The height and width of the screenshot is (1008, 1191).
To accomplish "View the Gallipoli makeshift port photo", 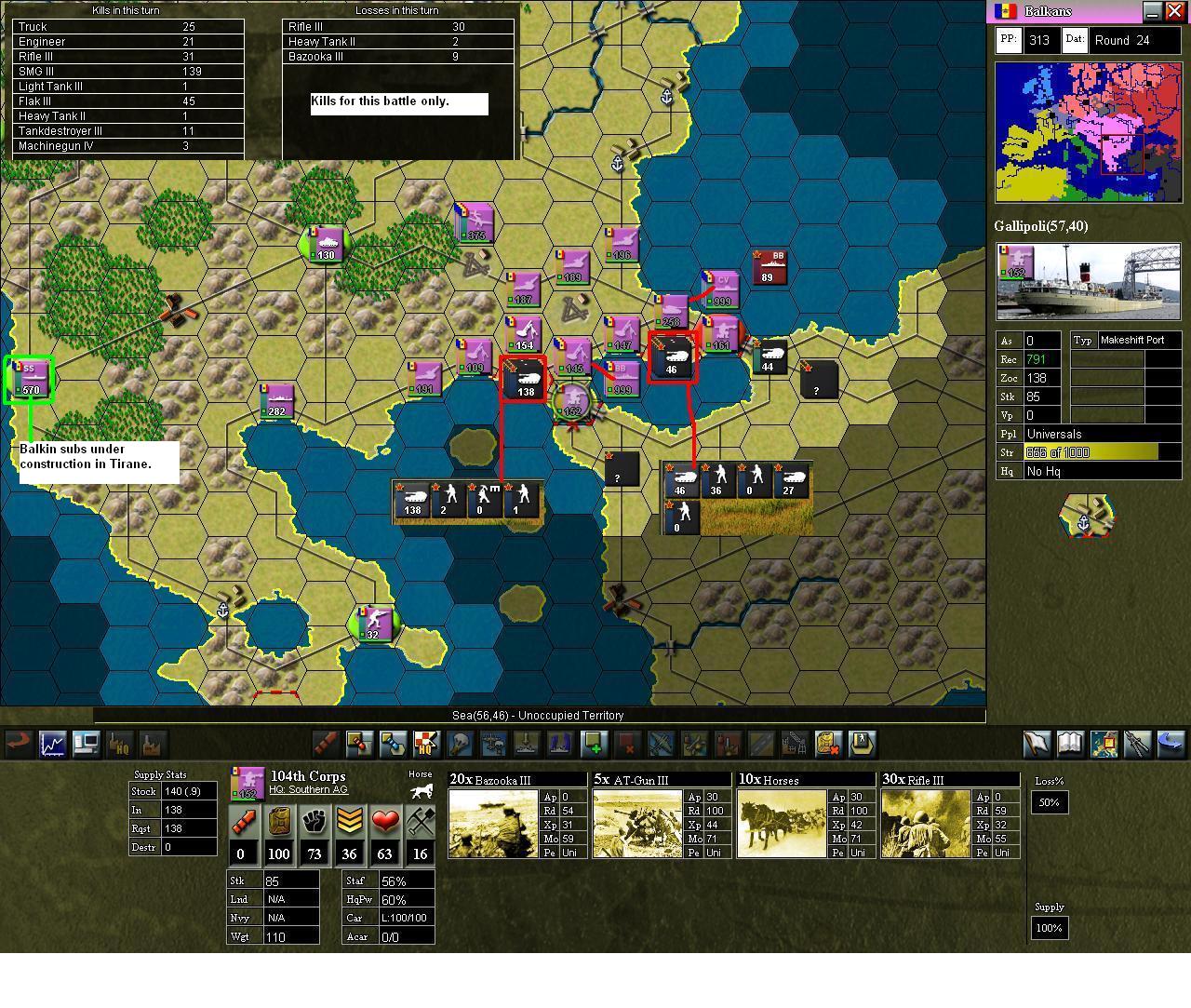I will click(1087, 279).
